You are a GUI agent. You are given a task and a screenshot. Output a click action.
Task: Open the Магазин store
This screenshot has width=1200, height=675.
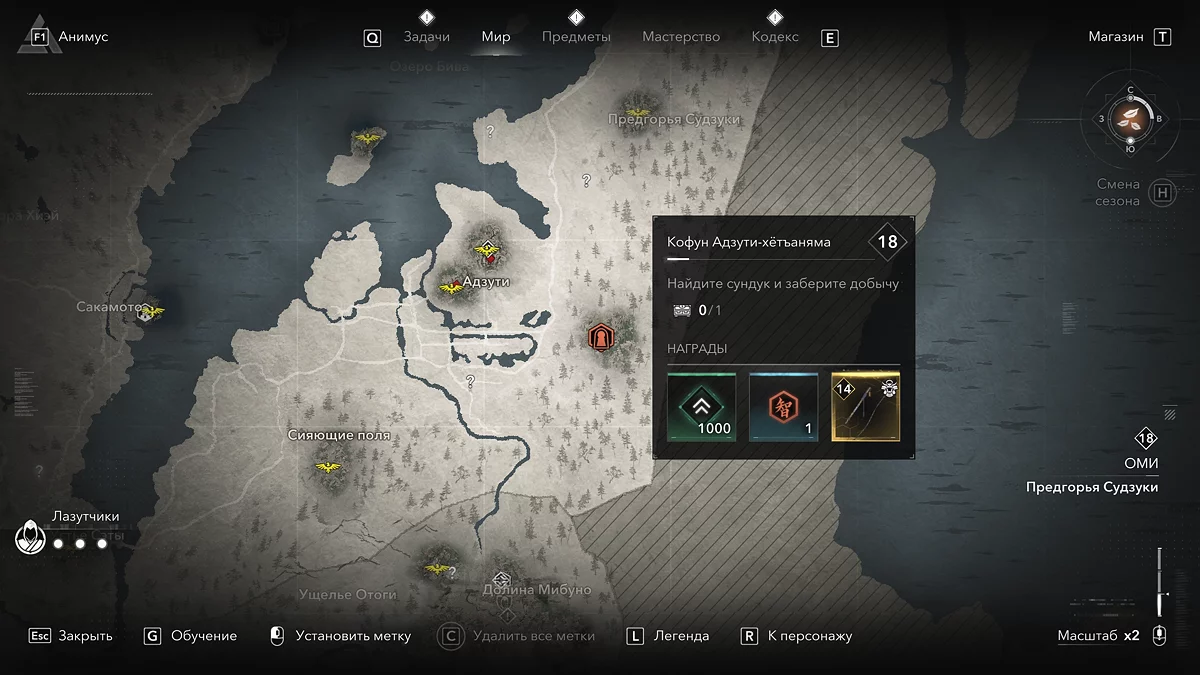[x=1116, y=37]
